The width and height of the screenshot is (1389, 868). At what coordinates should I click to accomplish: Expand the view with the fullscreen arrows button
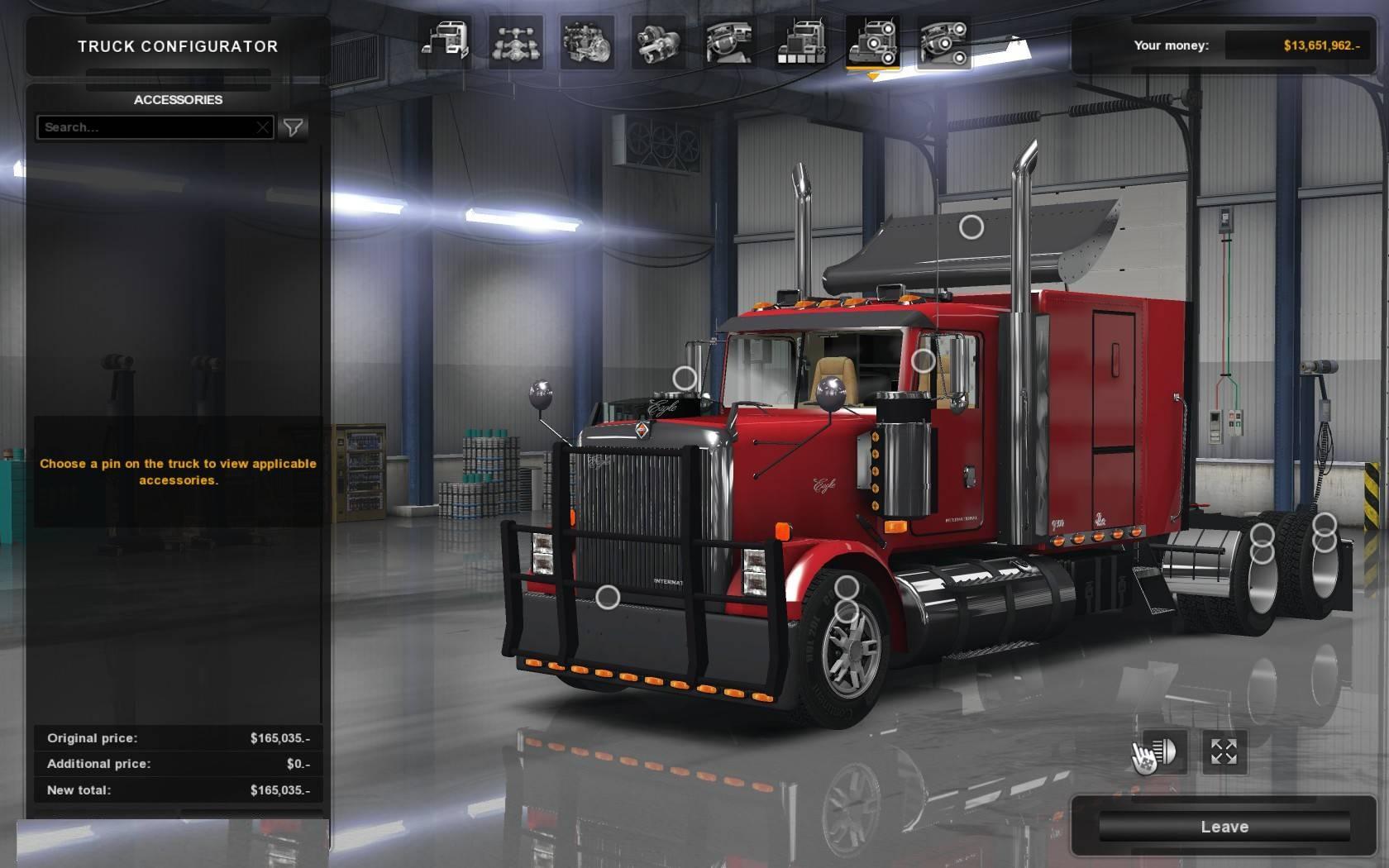click(1224, 751)
